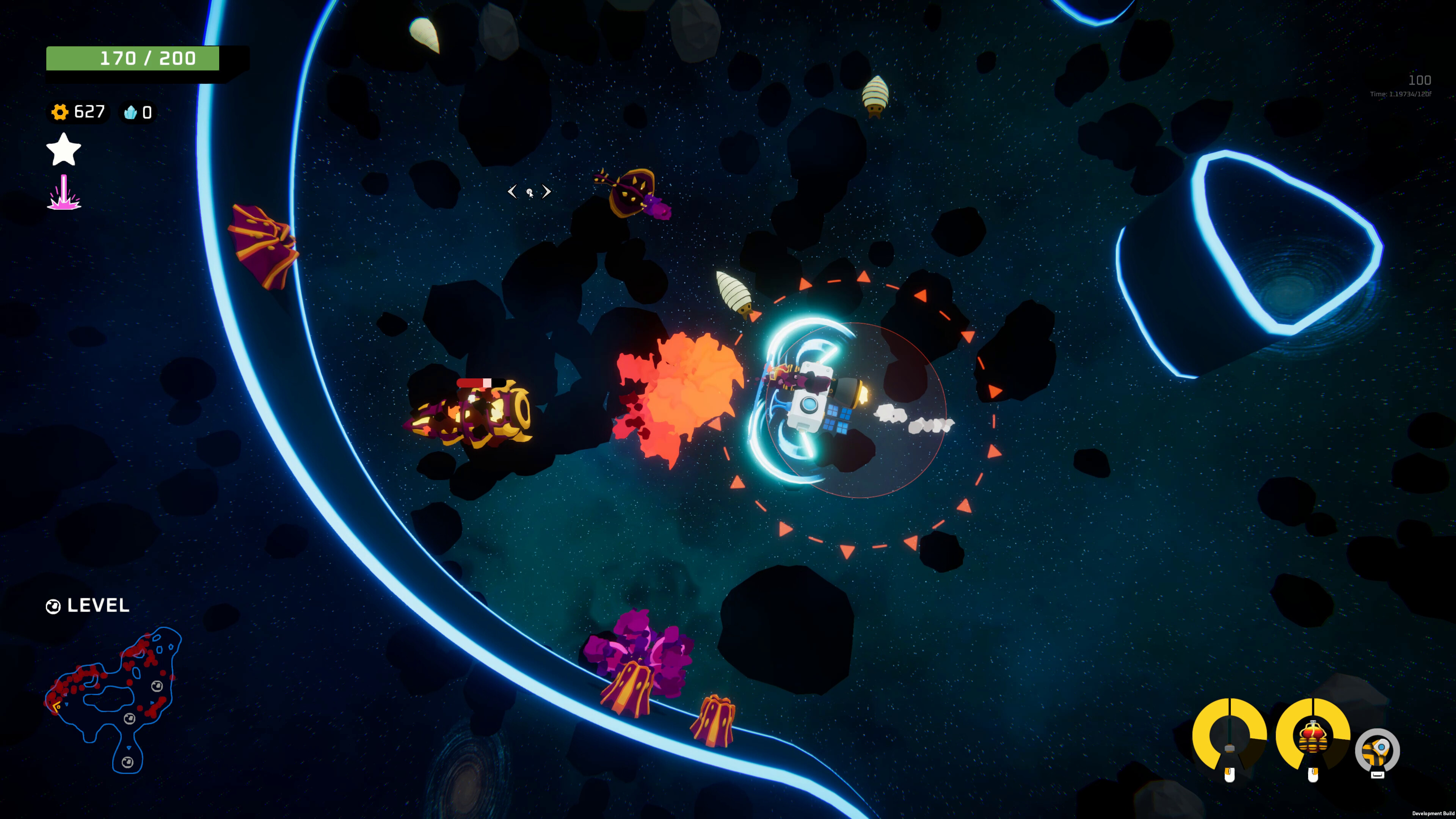Click the left chevron near the cursor

[512, 192]
